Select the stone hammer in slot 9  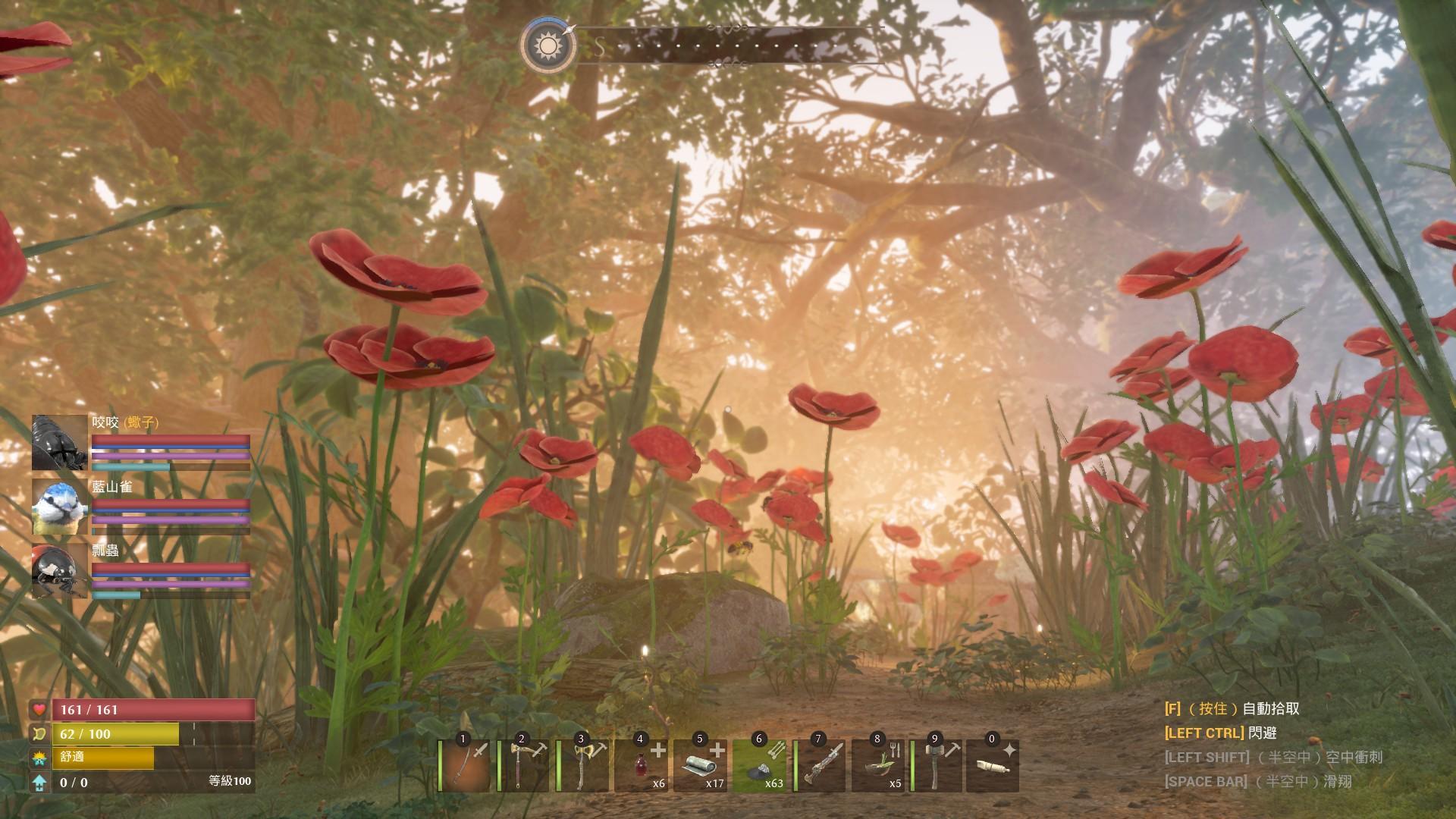click(937, 766)
